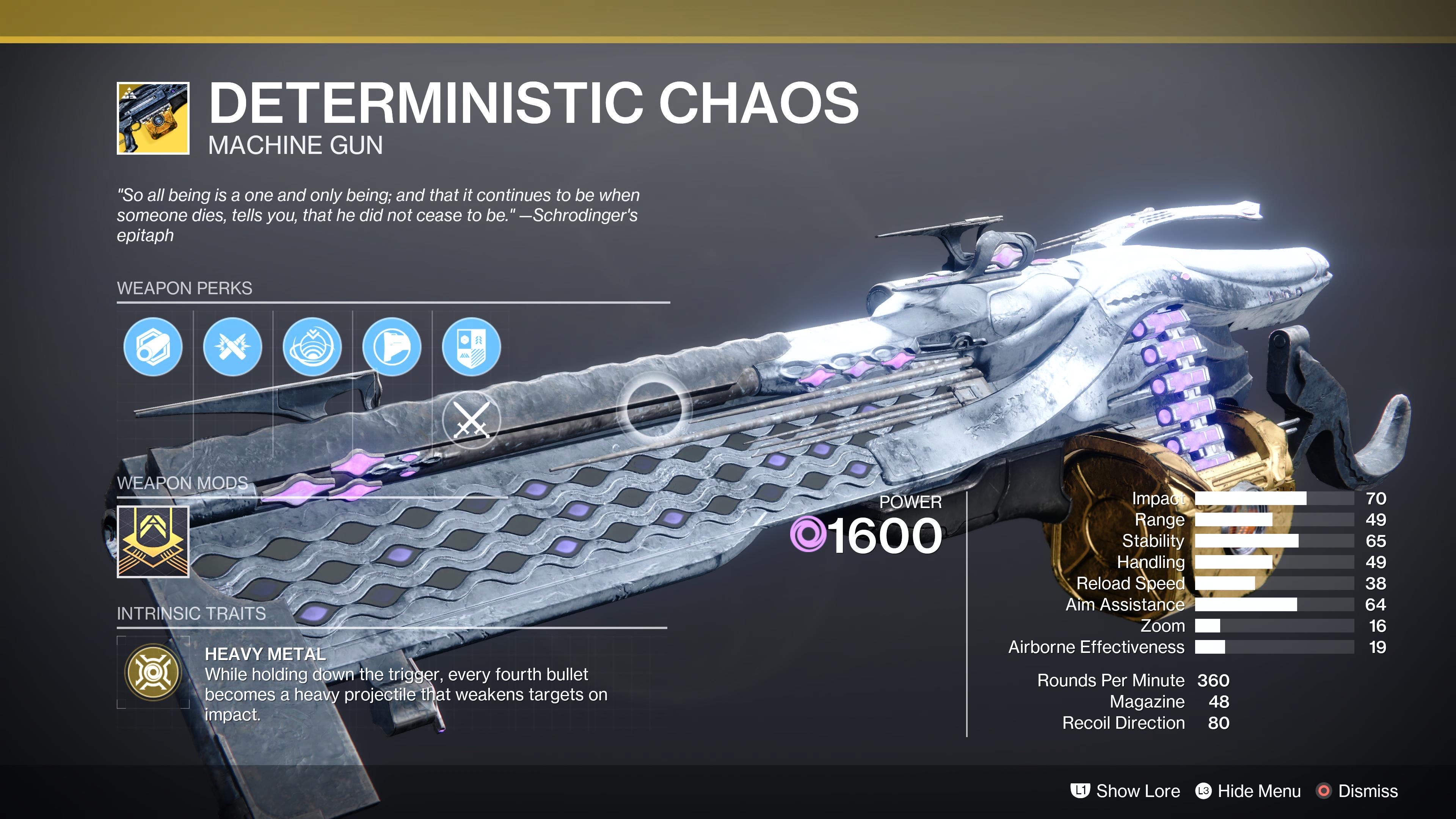Open the gold chevron weapon mod slot

[152, 541]
